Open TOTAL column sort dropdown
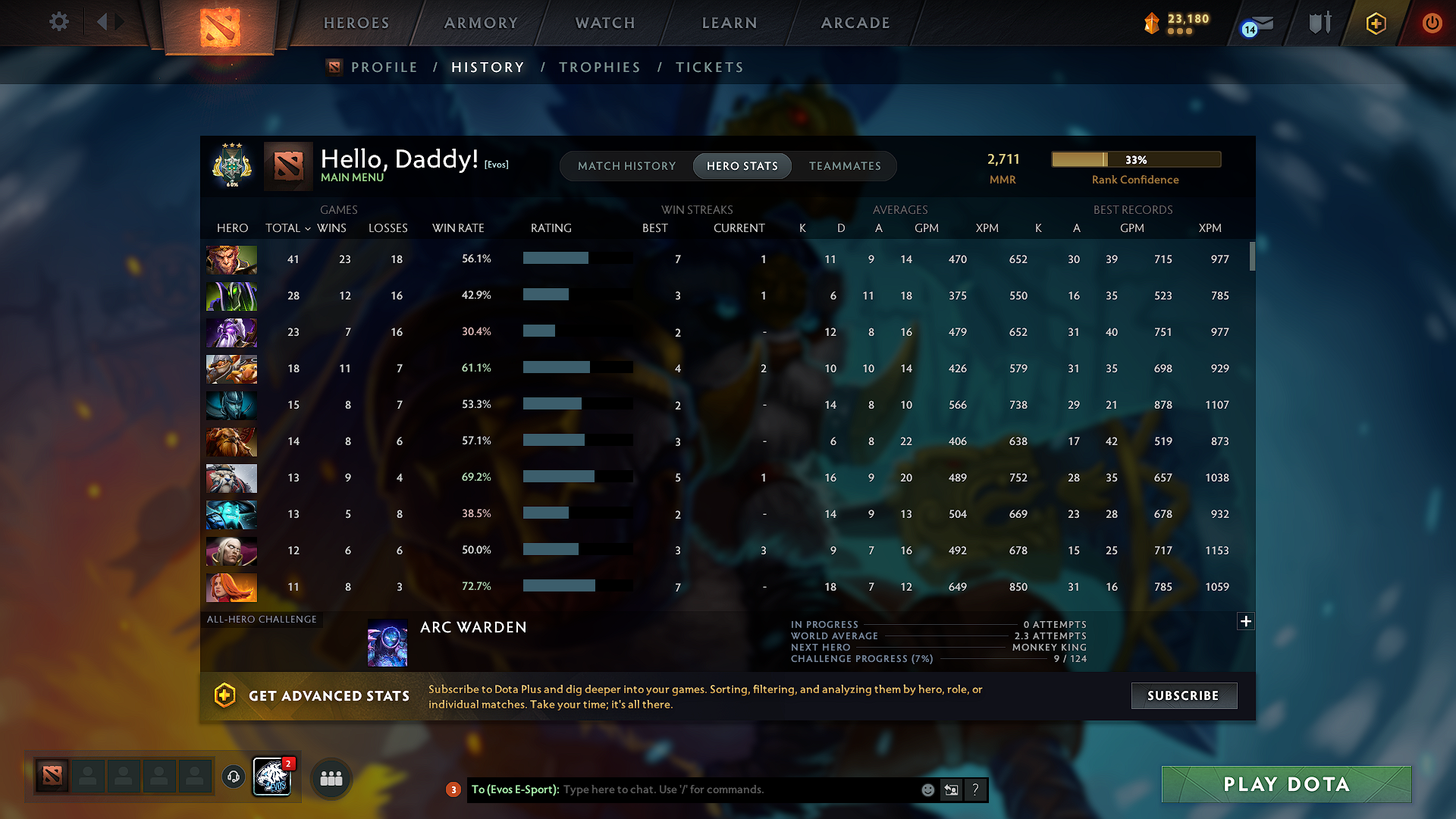The image size is (1456, 819). pos(287,227)
